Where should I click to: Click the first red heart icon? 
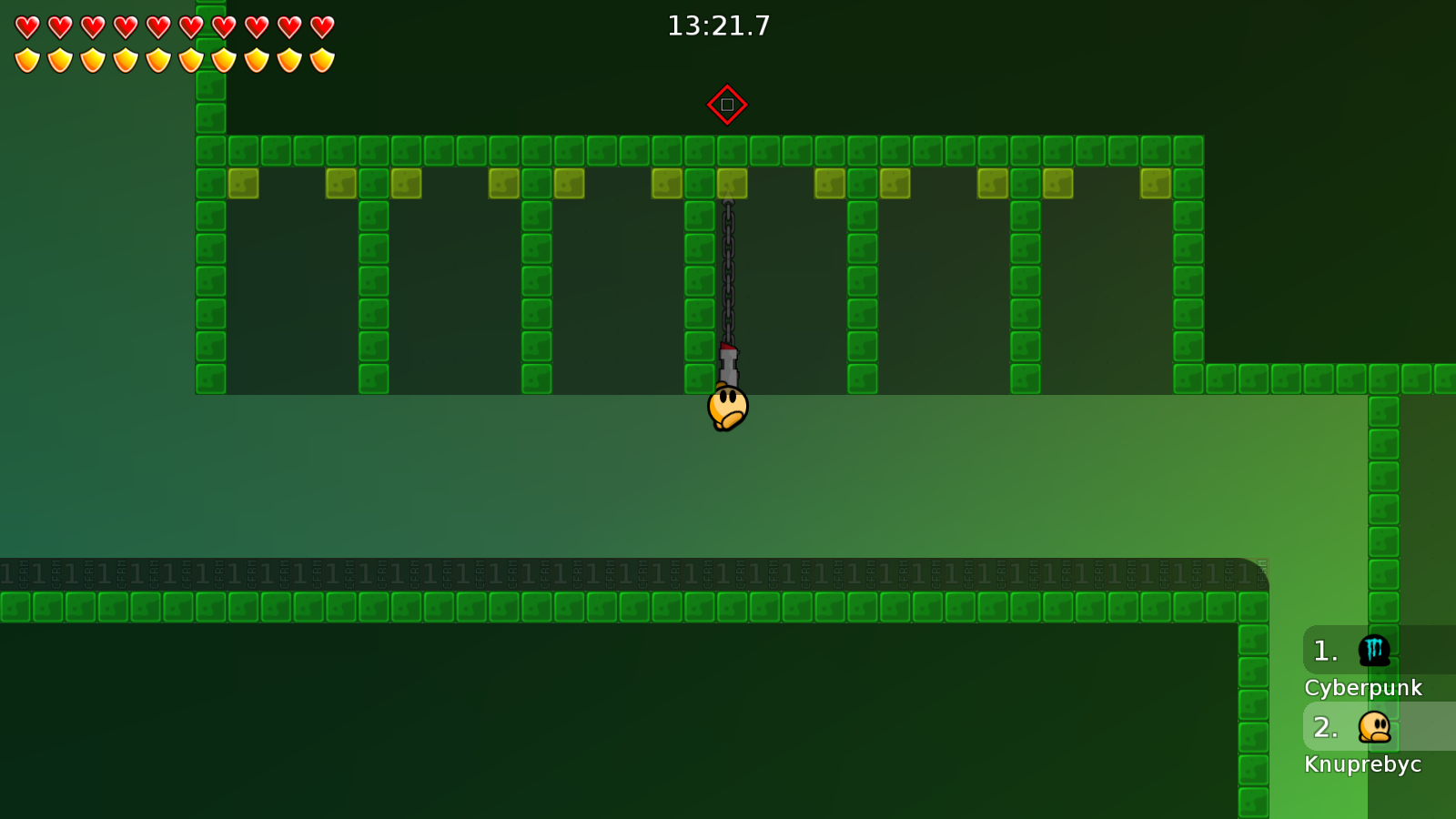coord(25,27)
